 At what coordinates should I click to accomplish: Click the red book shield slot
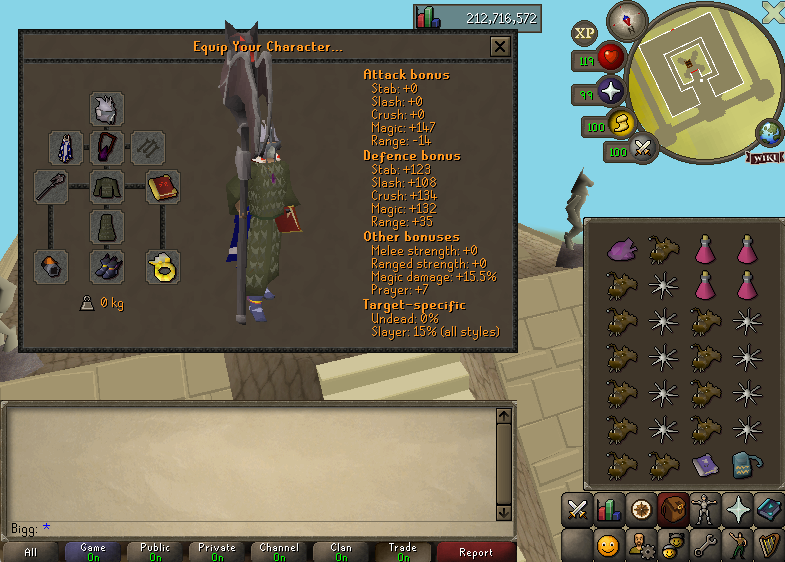click(x=162, y=187)
